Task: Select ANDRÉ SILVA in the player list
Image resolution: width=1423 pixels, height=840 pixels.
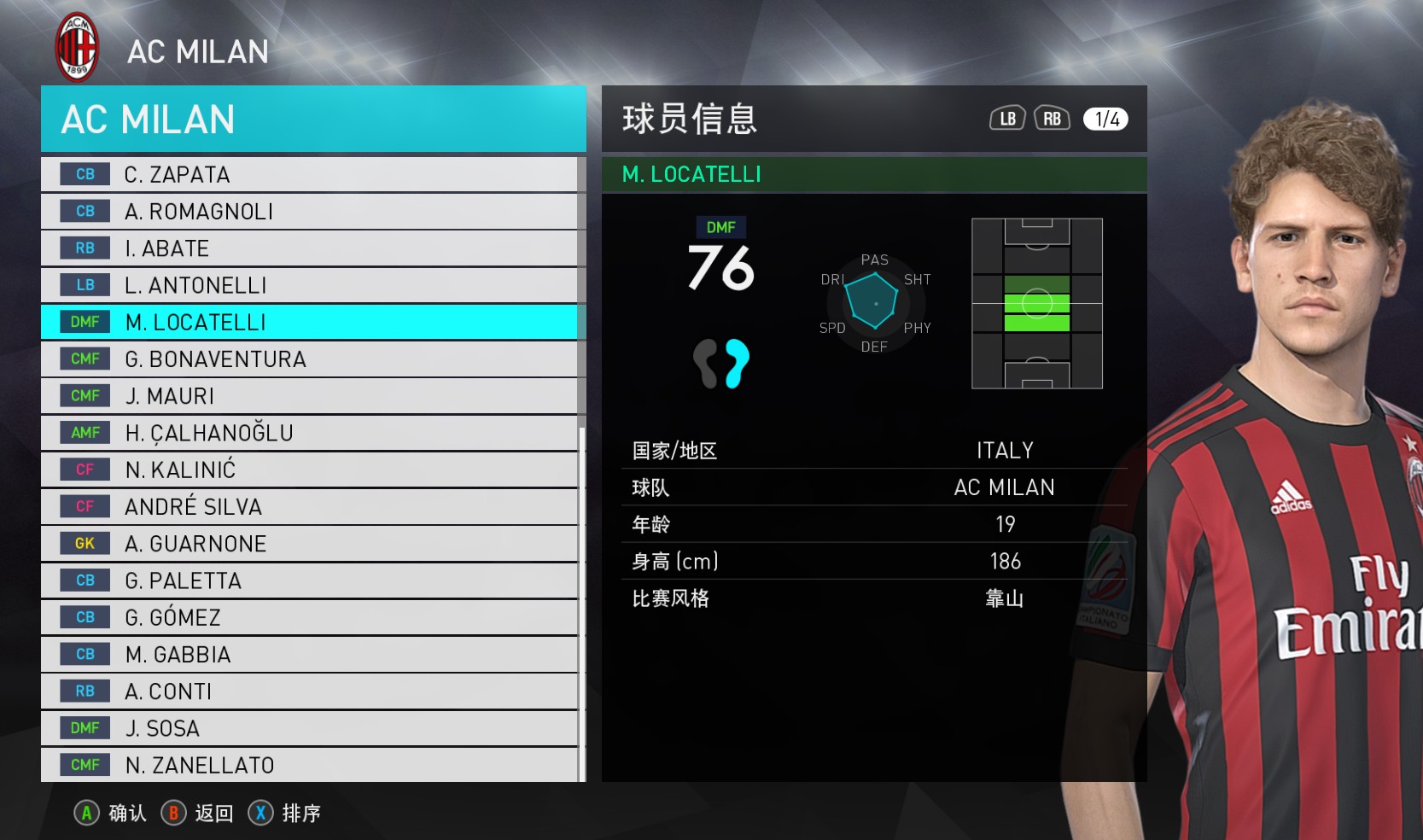Action: tap(193, 506)
